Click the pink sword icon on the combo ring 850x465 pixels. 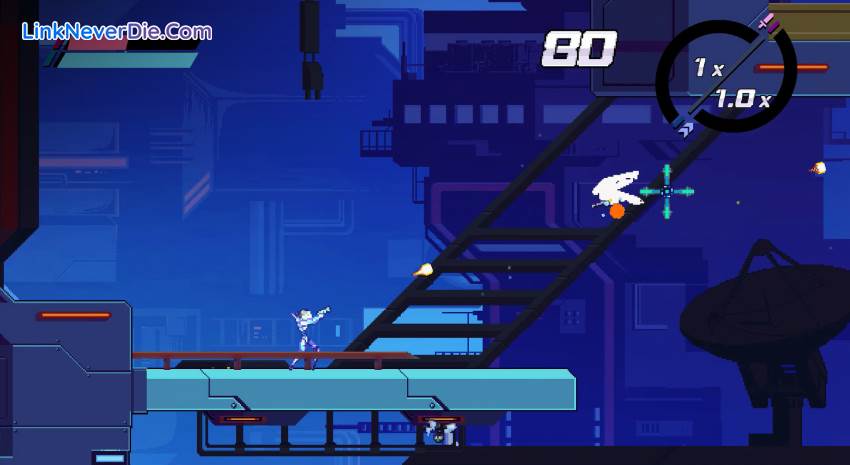tap(767, 19)
